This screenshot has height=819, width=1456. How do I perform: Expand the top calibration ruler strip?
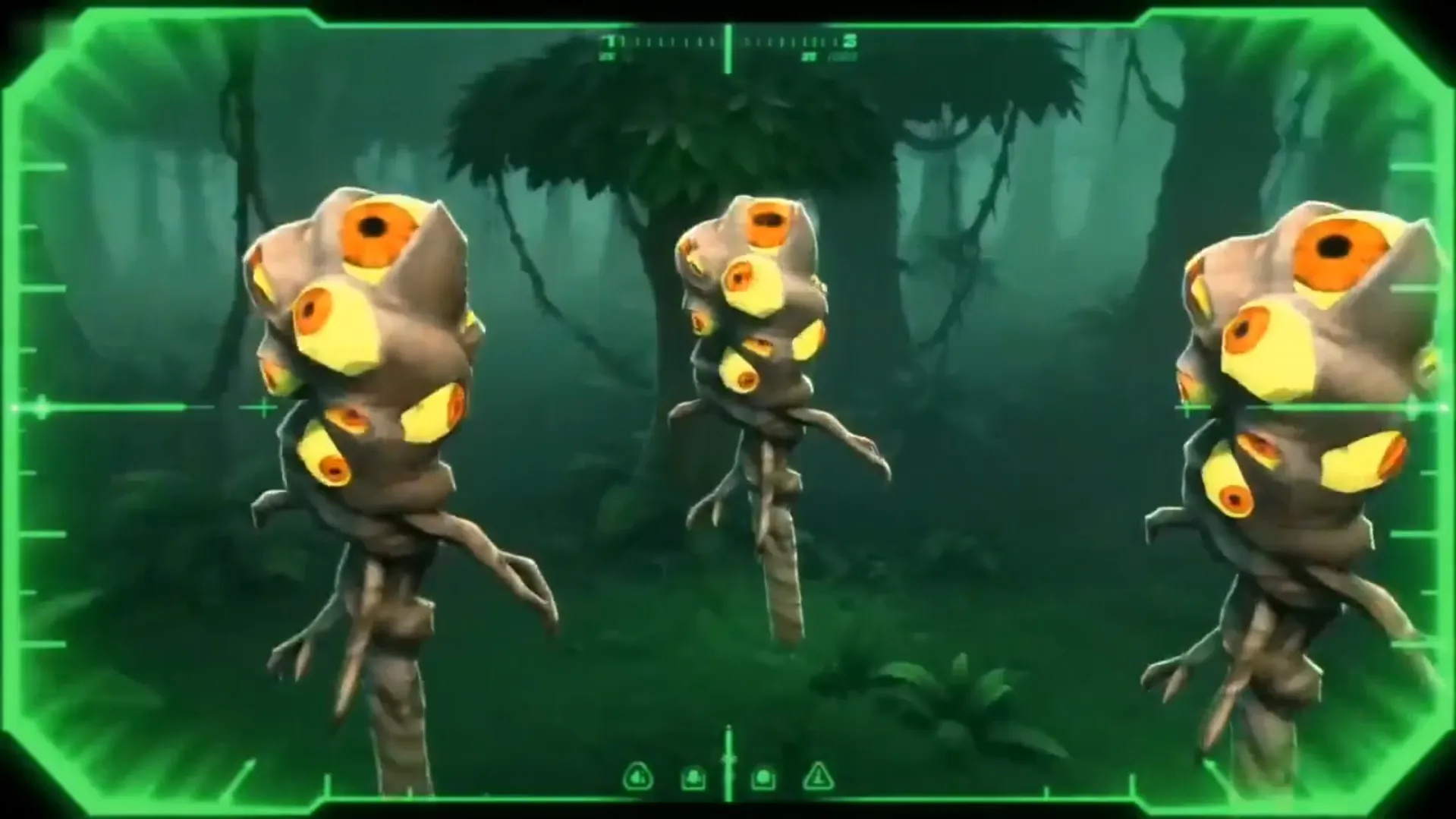coord(728,42)
